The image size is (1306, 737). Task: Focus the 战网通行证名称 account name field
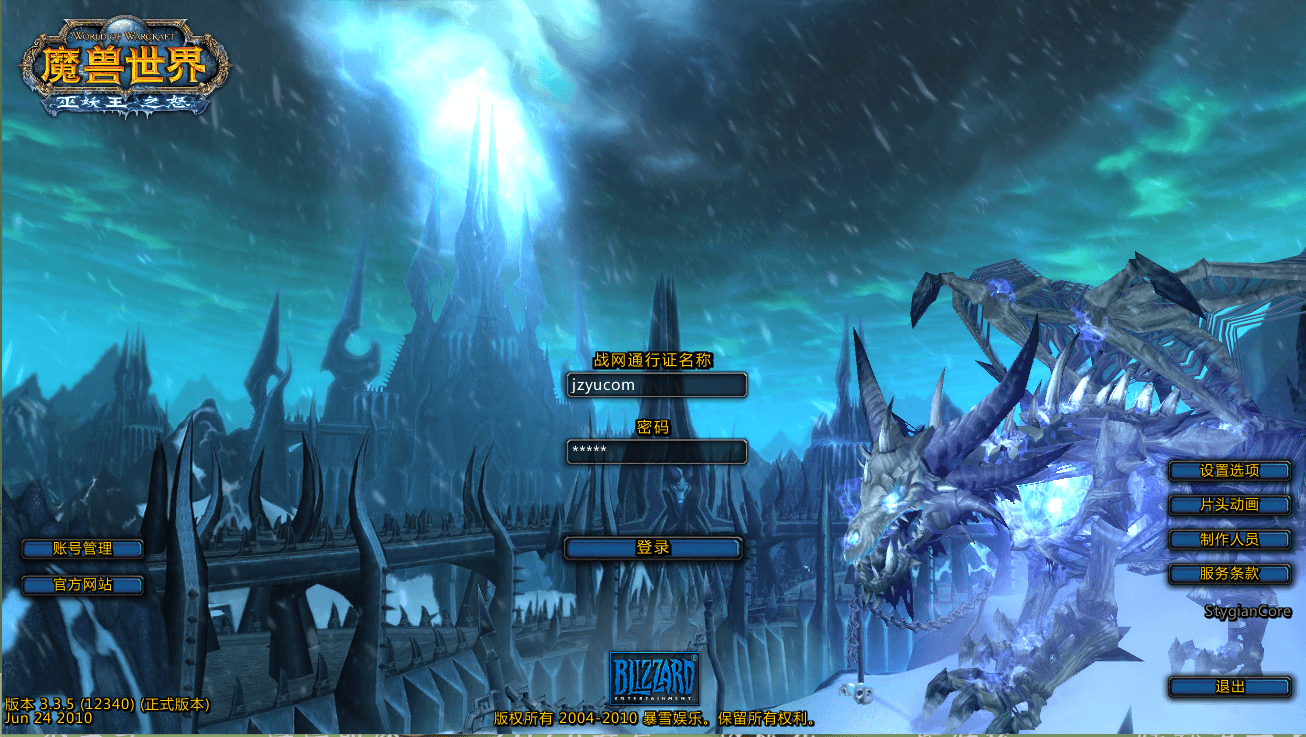pos(656,385)
